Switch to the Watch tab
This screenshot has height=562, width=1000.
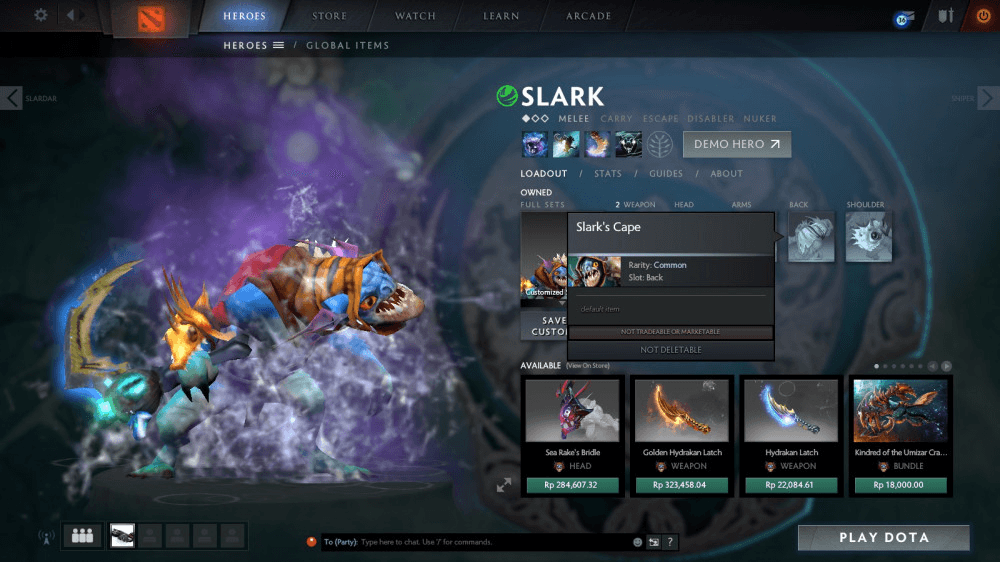pos(415,16)
